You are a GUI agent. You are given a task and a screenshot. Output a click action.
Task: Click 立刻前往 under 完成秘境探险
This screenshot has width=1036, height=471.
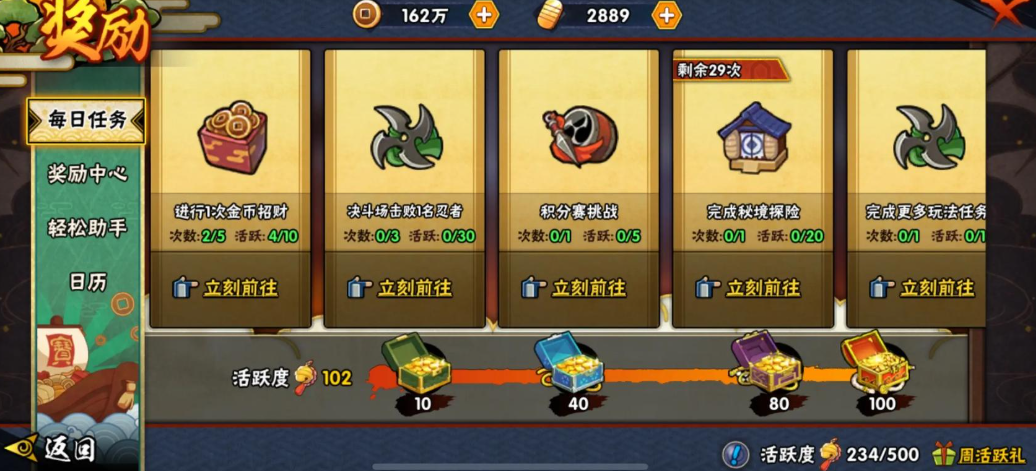point(751,288)
